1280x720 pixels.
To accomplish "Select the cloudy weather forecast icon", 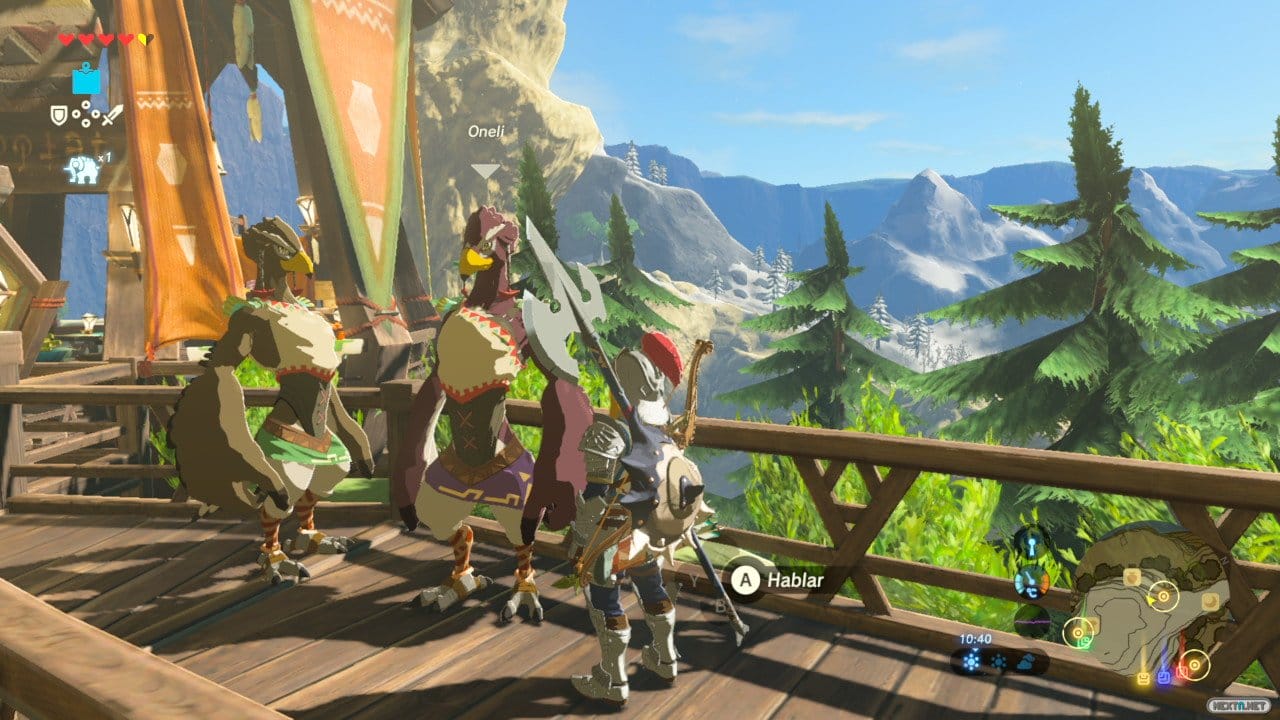I will tap(1026, 661).
